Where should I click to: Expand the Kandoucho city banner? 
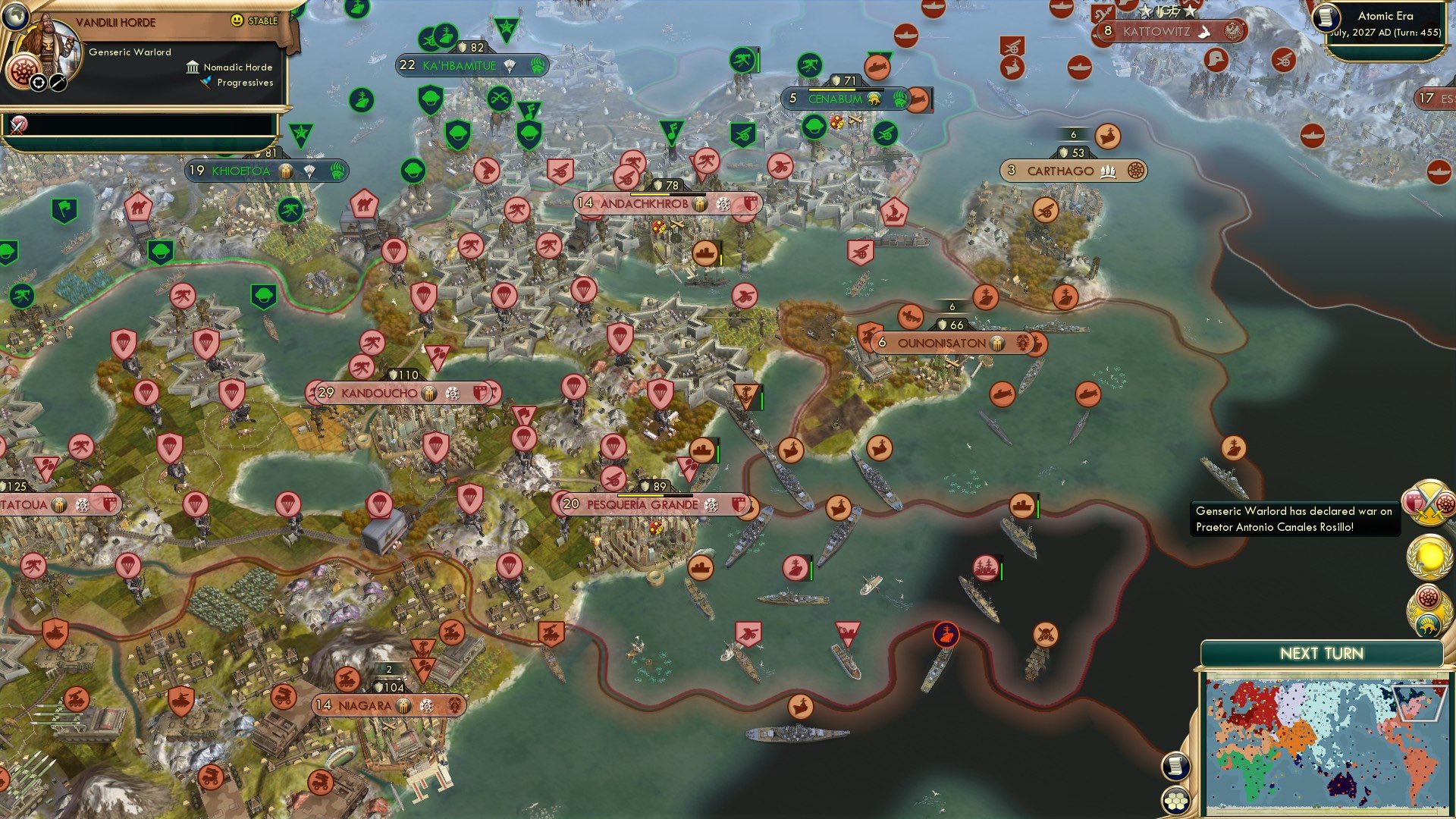pos(378,393)
